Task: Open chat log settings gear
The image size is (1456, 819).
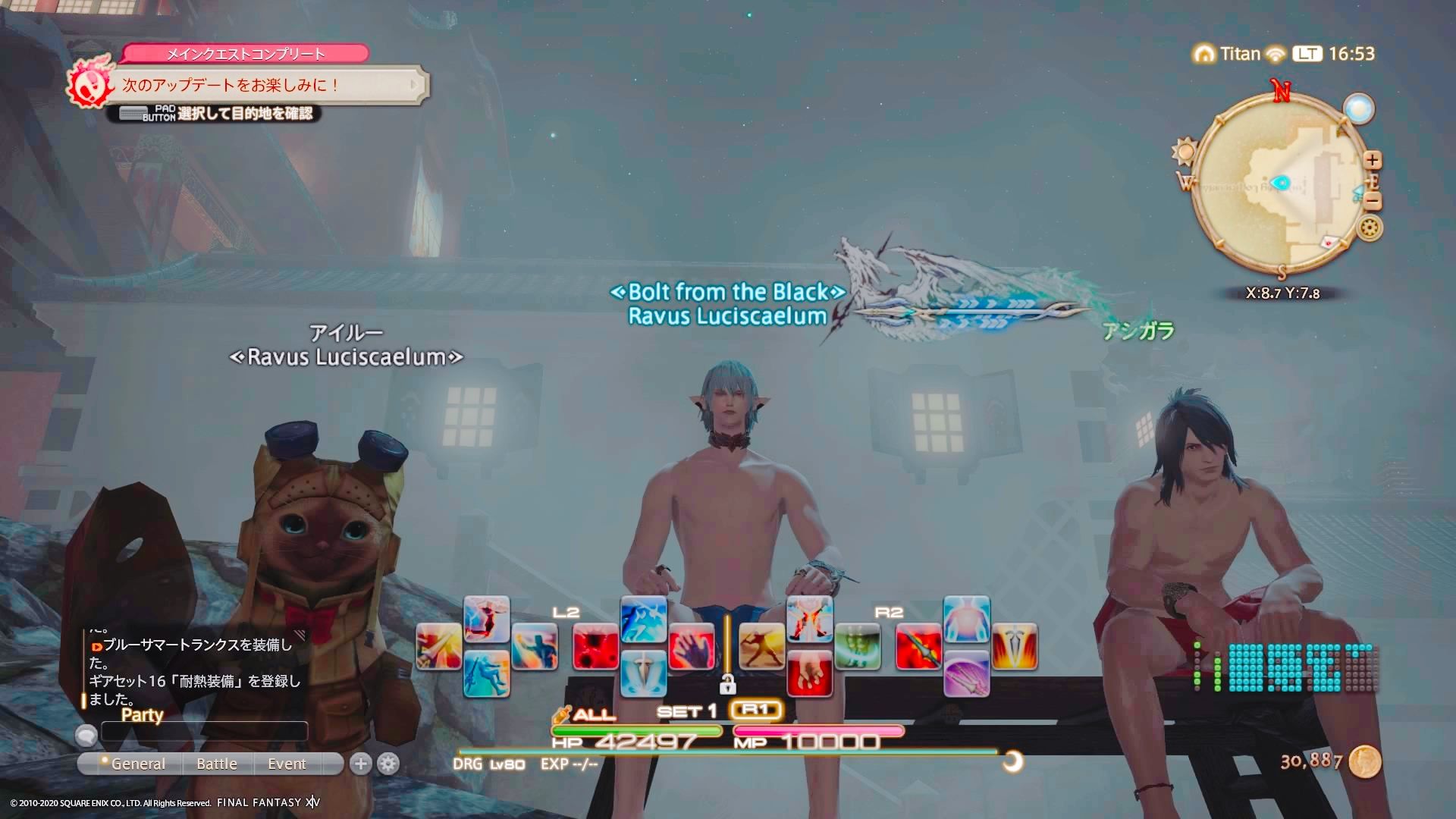Action: point(388,764)
